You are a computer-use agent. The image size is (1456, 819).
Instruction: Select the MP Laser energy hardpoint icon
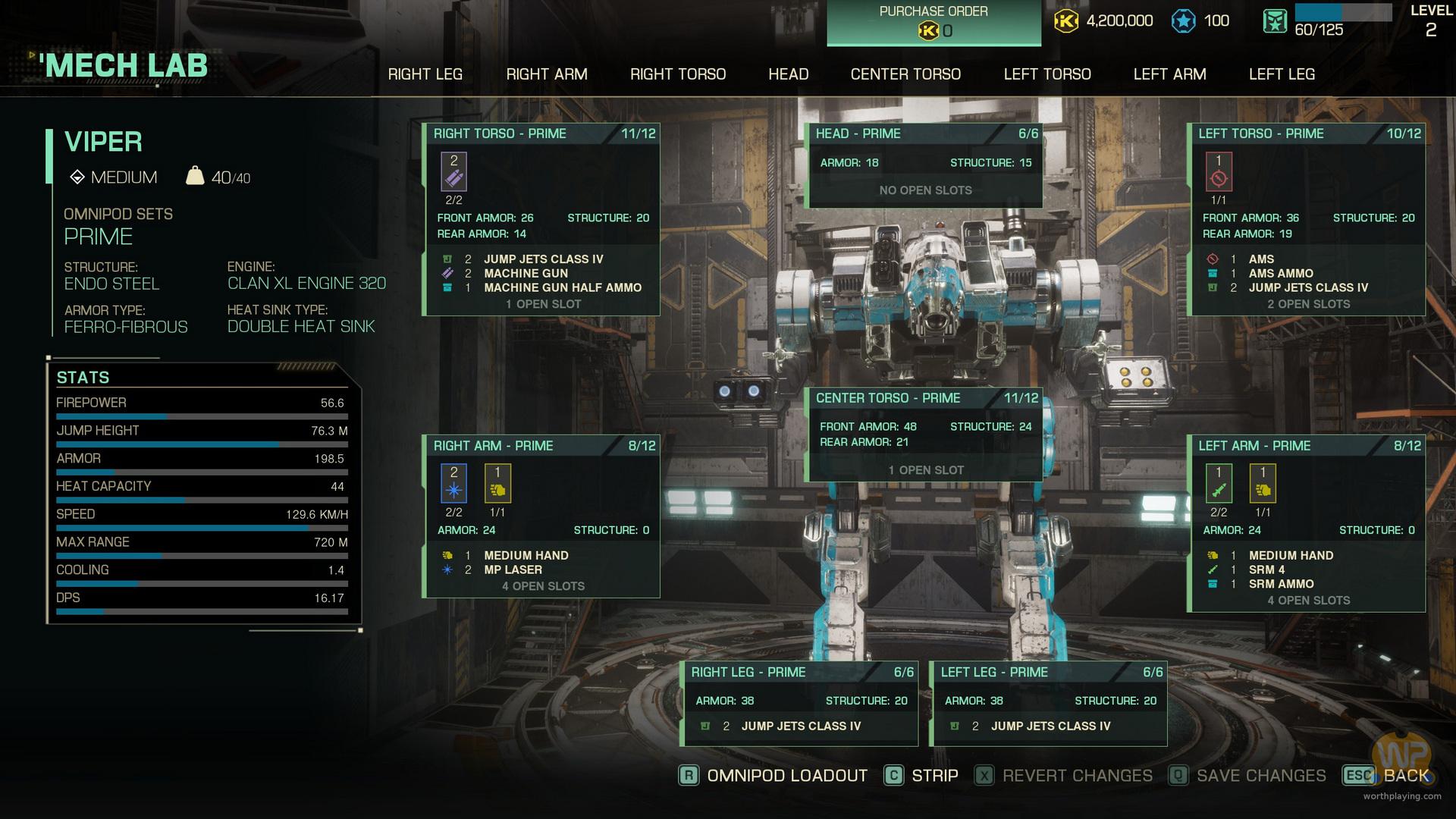pyautogui.click(x=453, y=484)
